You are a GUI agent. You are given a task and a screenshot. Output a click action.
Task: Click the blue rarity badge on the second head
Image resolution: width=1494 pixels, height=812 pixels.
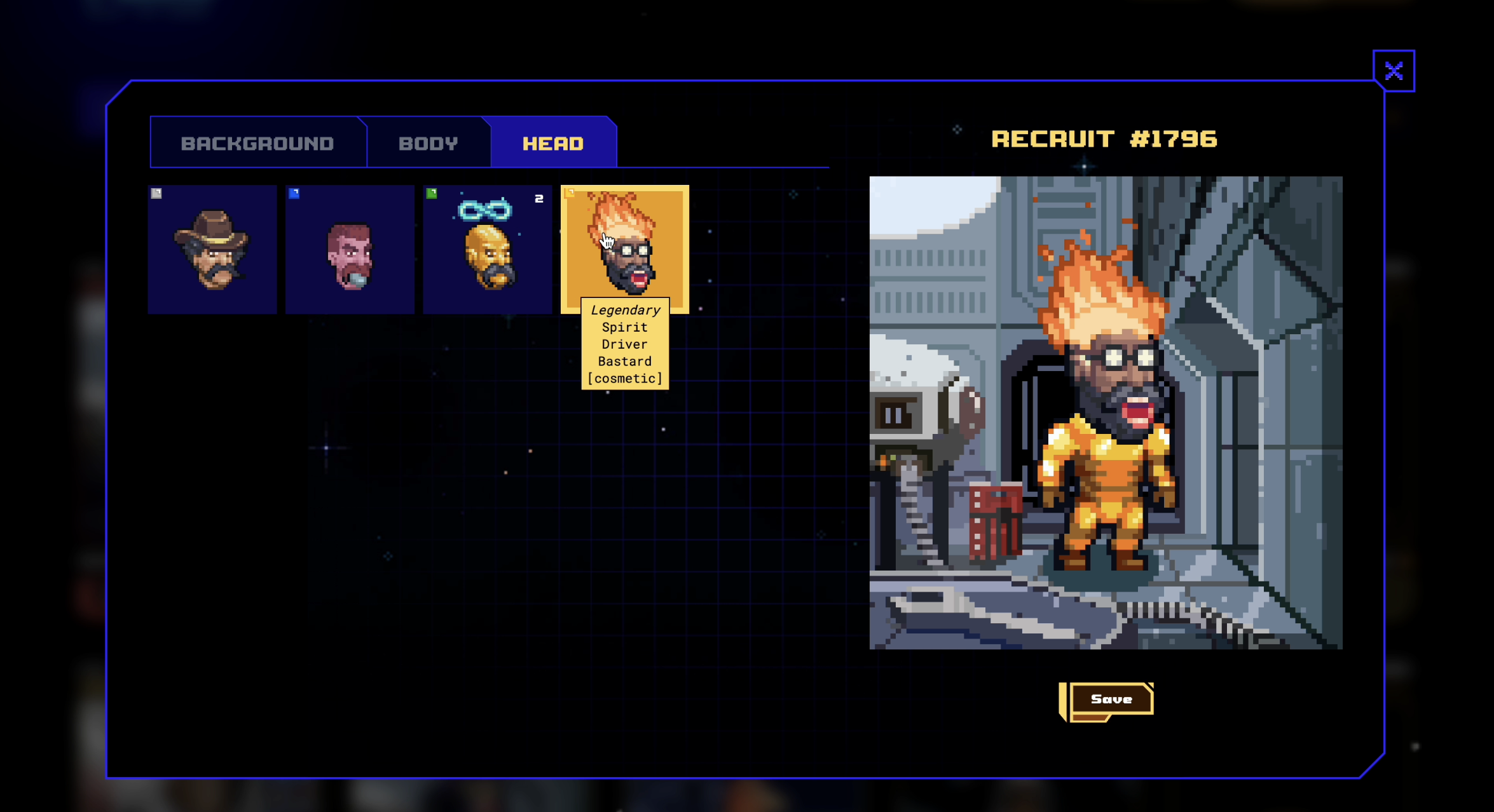click(292, 193)
